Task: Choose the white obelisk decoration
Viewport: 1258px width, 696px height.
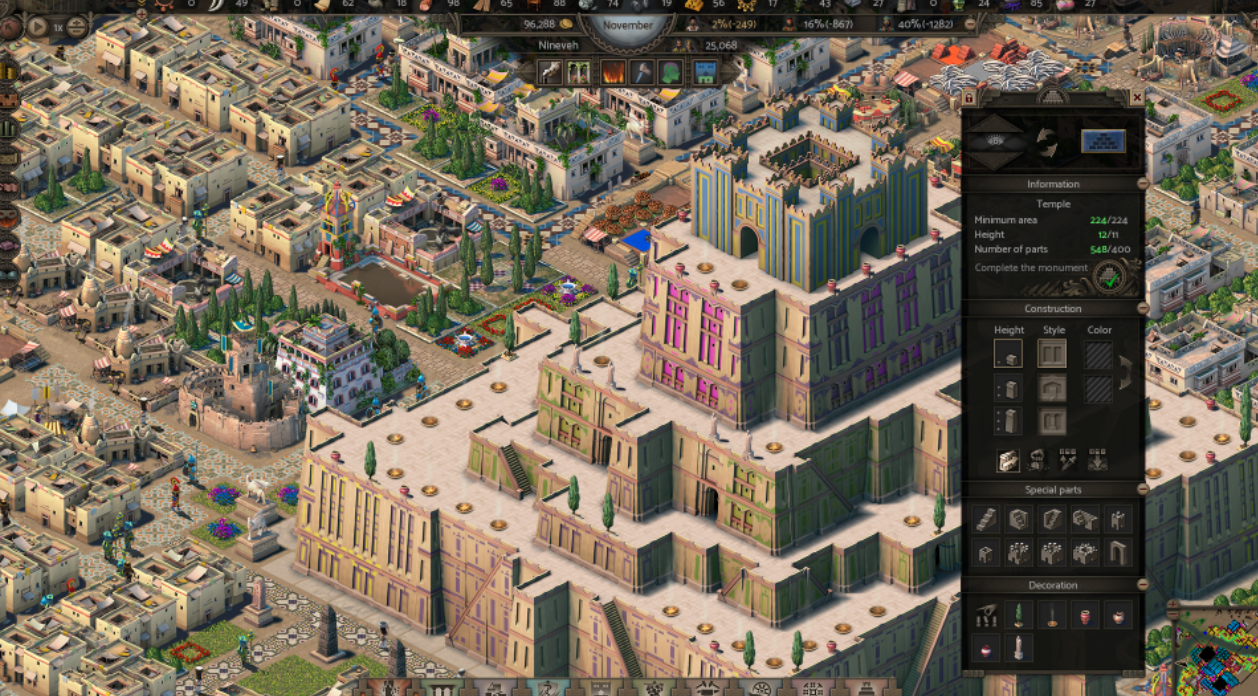Action: (1019, 648)
